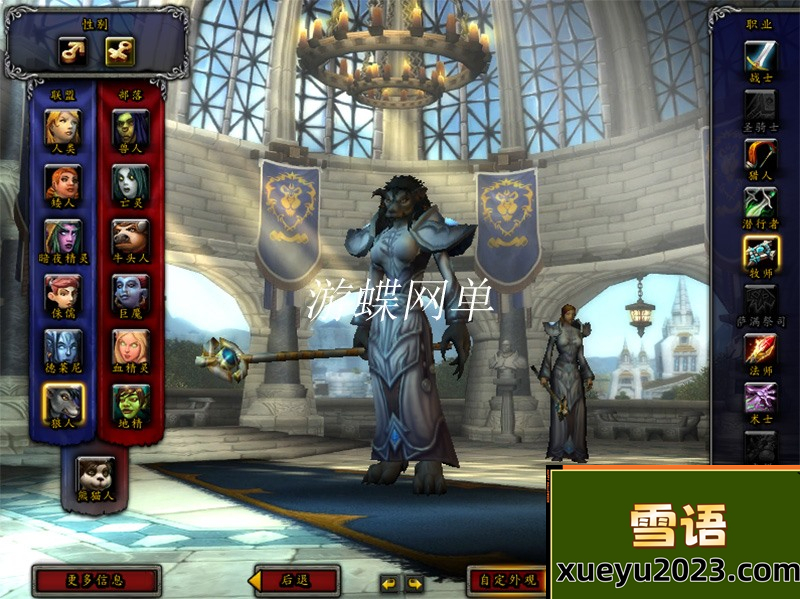Viewport: 800px width, 599px height.
Task: Open Customize Appearance (自定外观)
Action: (508, 580)
